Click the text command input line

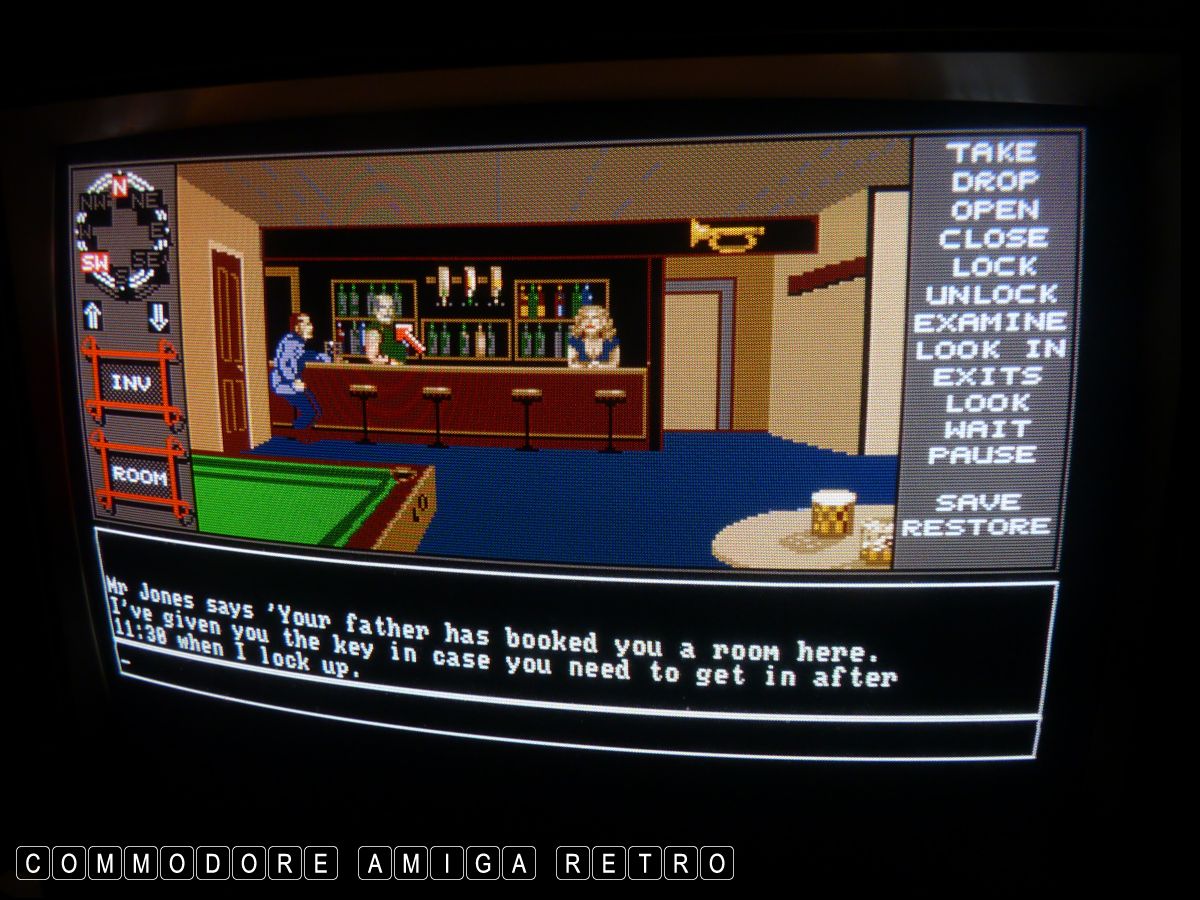coord(500,678)
